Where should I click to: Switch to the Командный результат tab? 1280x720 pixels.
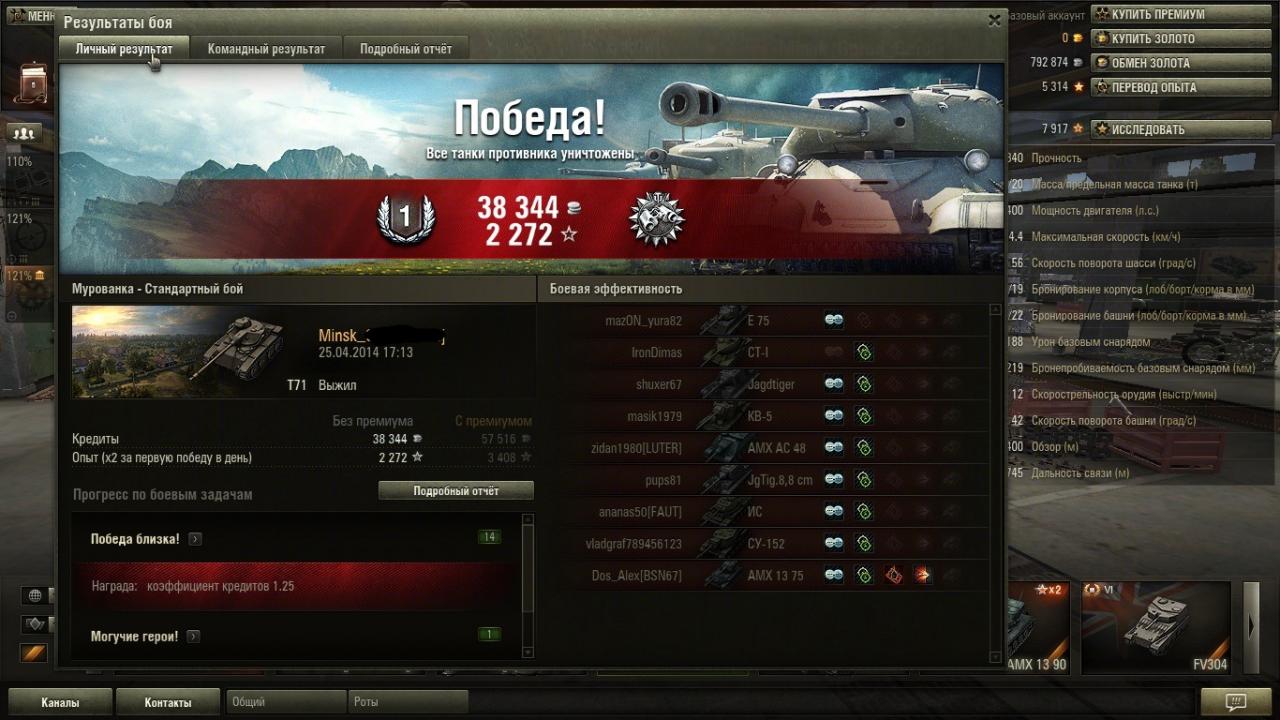click(x=266, y=49)
